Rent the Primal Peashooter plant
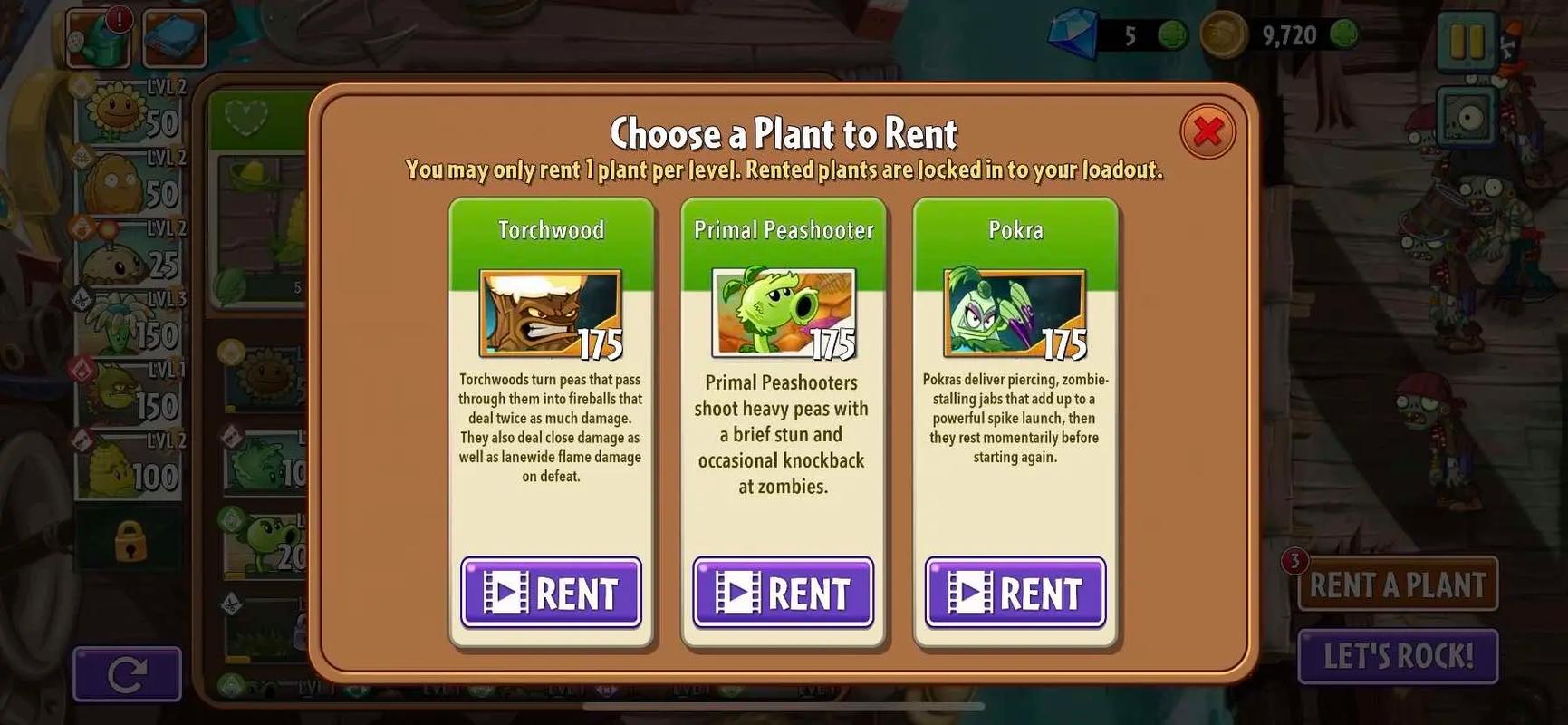 point(783,593)
